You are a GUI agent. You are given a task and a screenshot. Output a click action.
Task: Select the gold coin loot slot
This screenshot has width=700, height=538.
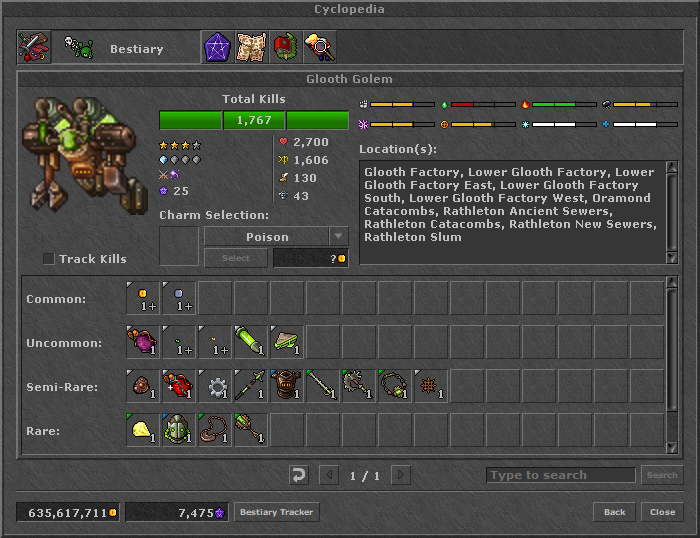point(143,298)
